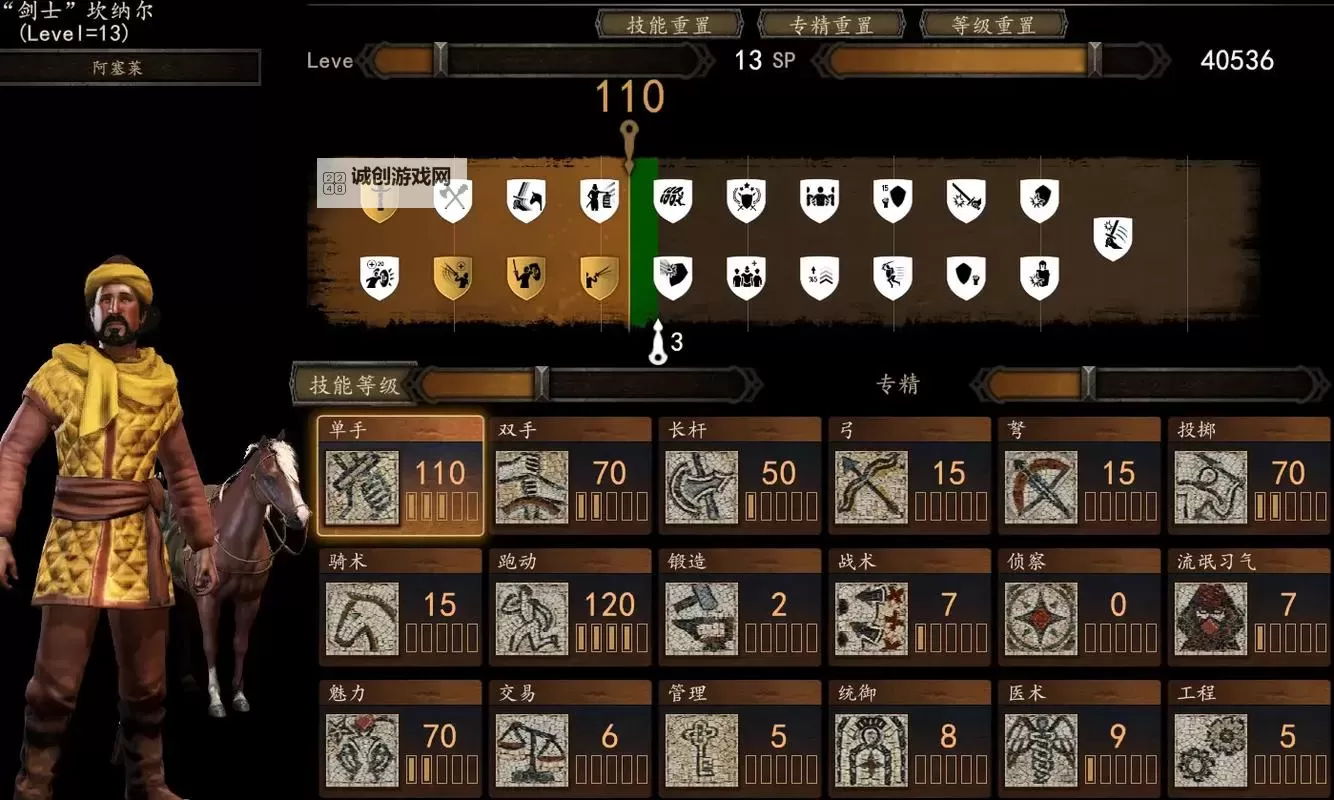
Task: Click the 骑术 (Riding) horse icon
Action: tap(360, 618)
